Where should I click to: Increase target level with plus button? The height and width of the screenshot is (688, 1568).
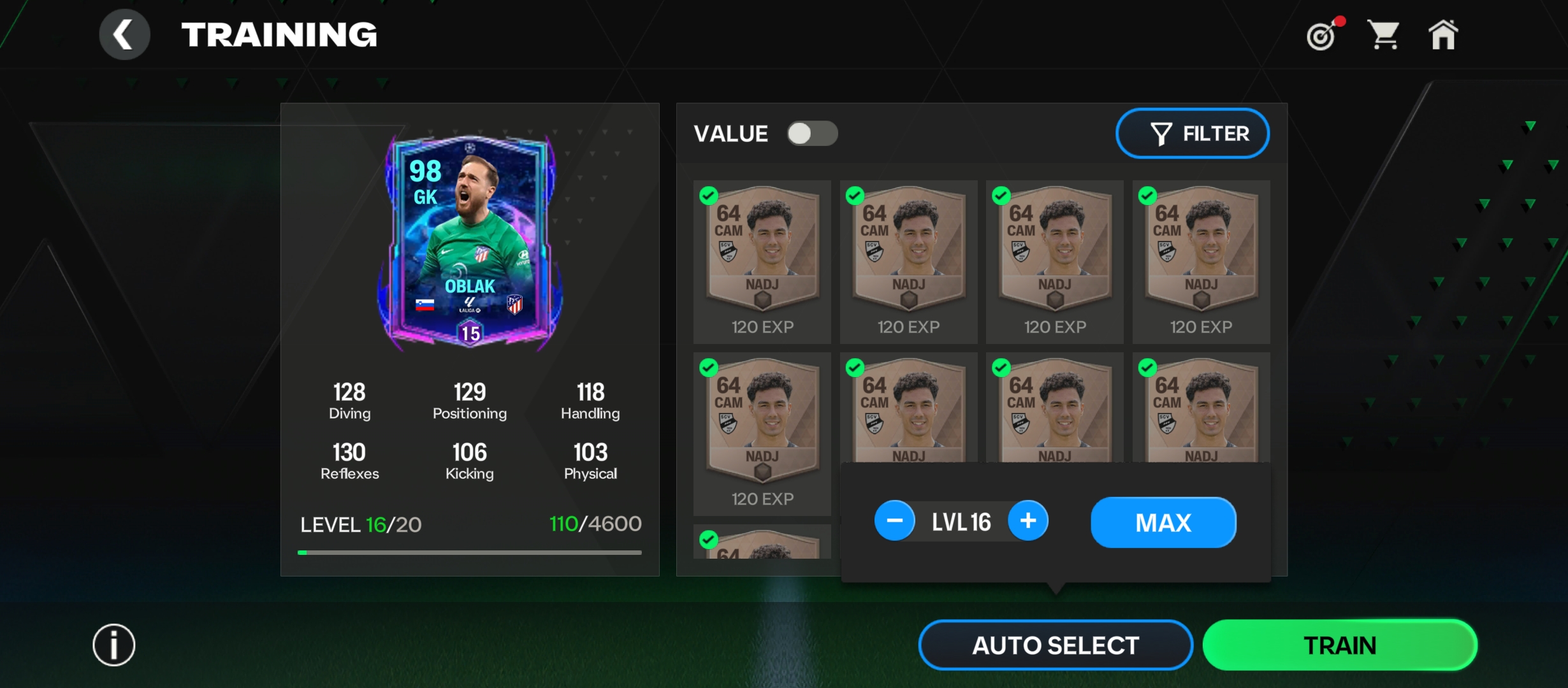(x=1027, y=521)
